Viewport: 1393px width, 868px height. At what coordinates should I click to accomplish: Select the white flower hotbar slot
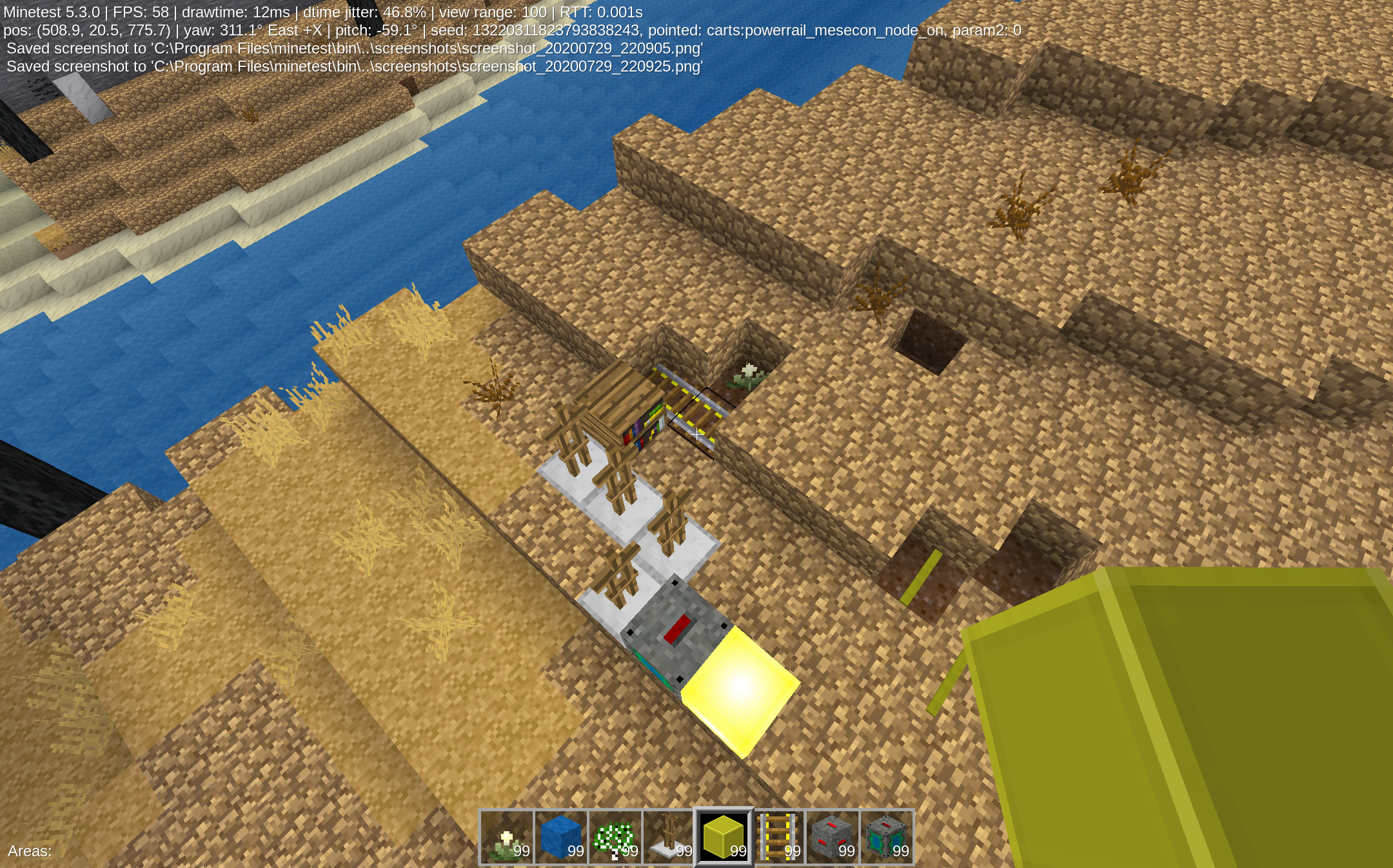click(507, 837)
